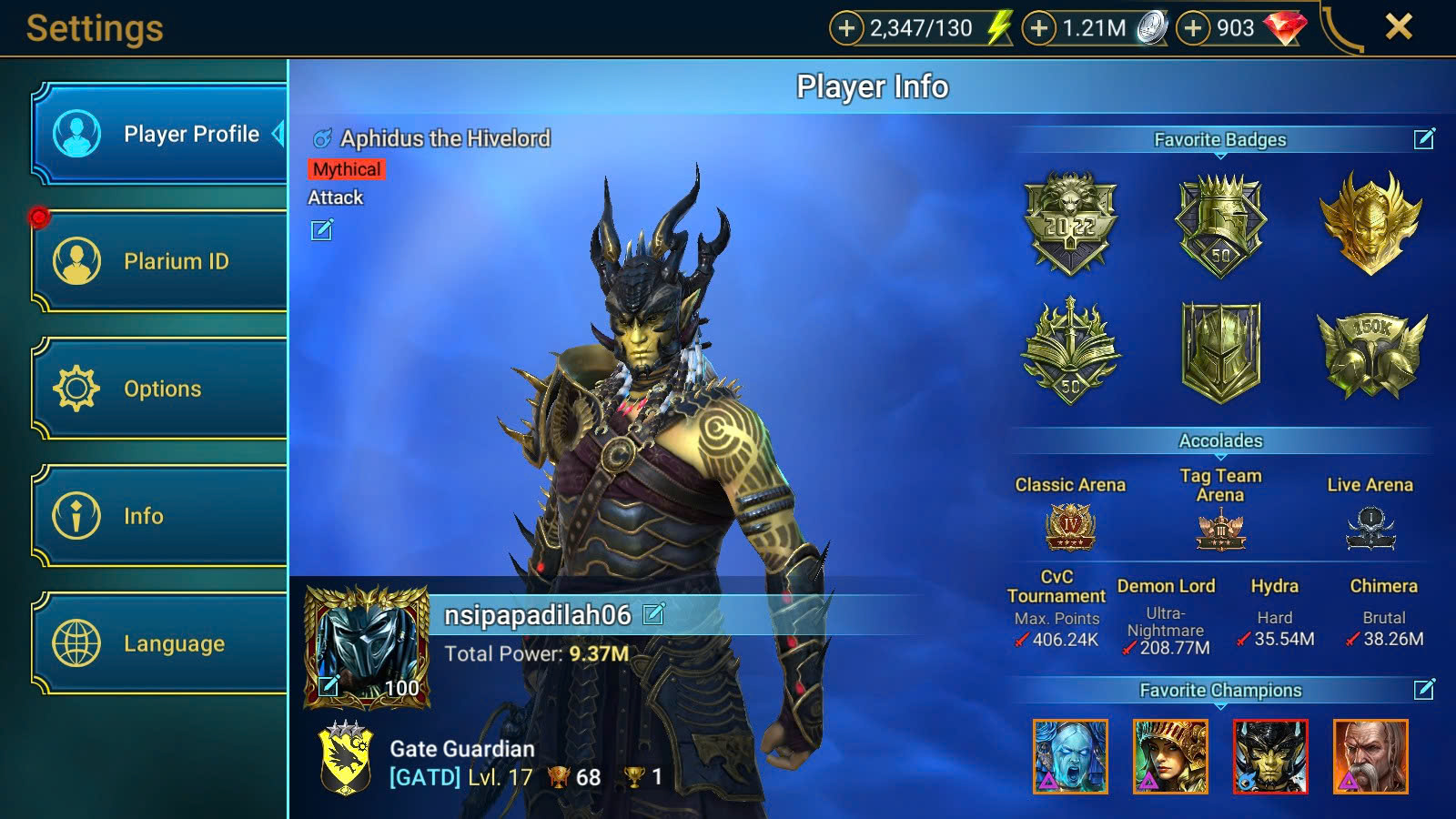Edit the Favorite Badges selection
Screen dimensions: 1456x819
click(x=1424, y=138)
